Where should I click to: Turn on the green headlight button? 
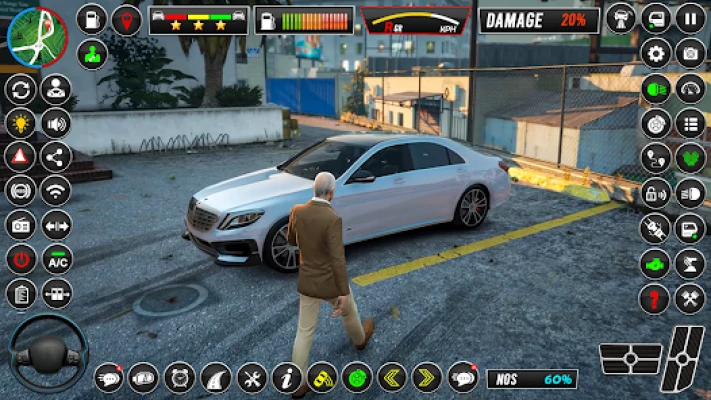(x=656, y=88)
